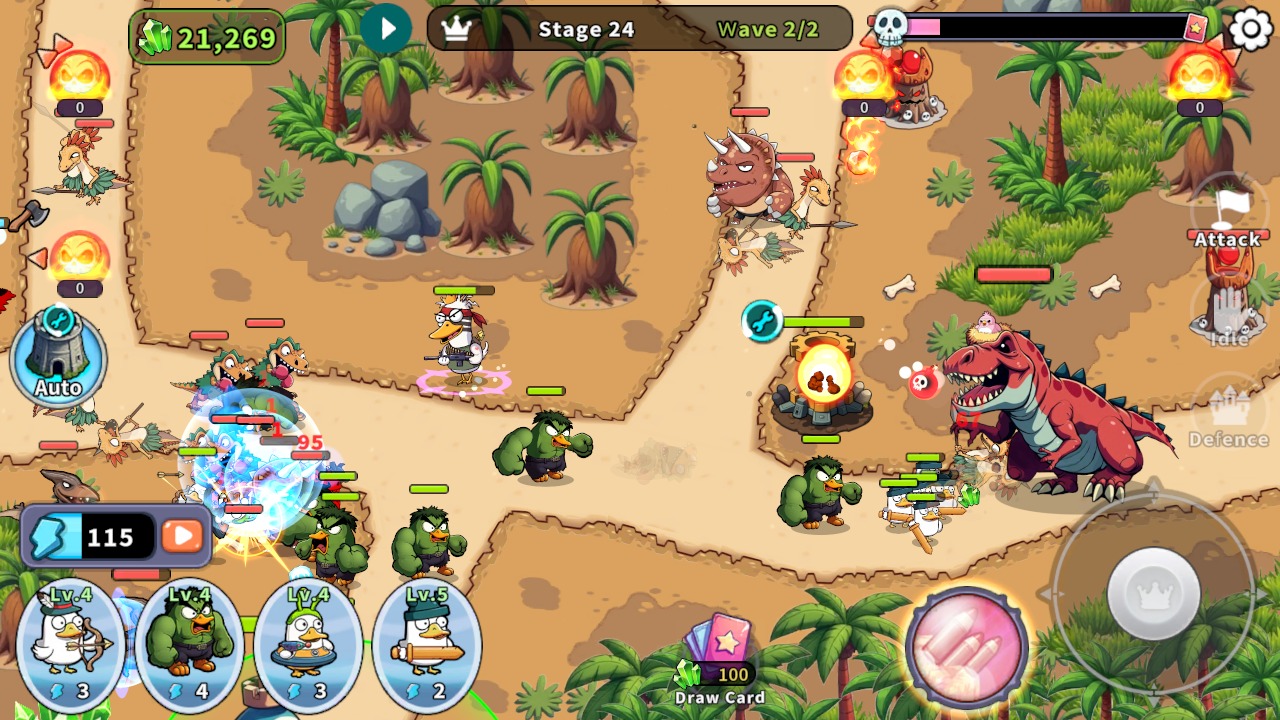This screenshot has width=1280, height=720.
Task: Click the crown icon beside Stage 24
Action: 456,29
